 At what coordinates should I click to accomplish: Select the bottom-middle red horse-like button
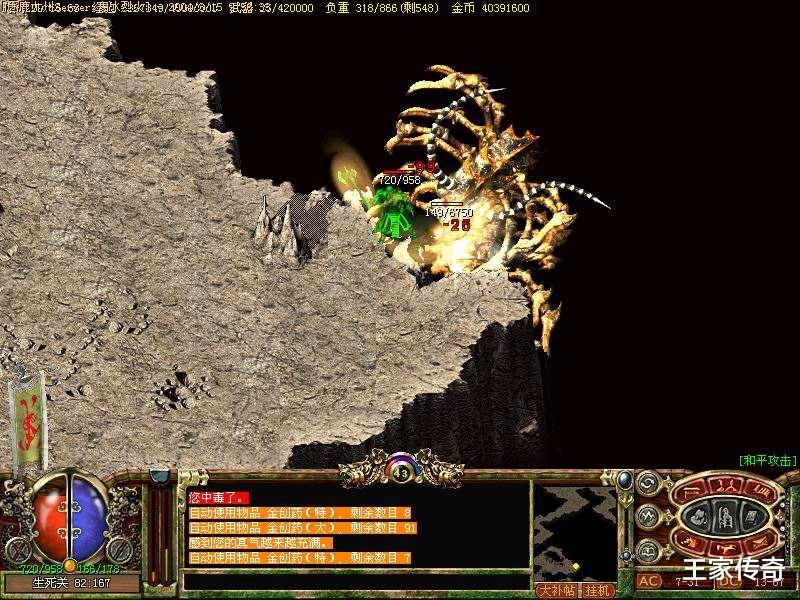coord(724,549)
